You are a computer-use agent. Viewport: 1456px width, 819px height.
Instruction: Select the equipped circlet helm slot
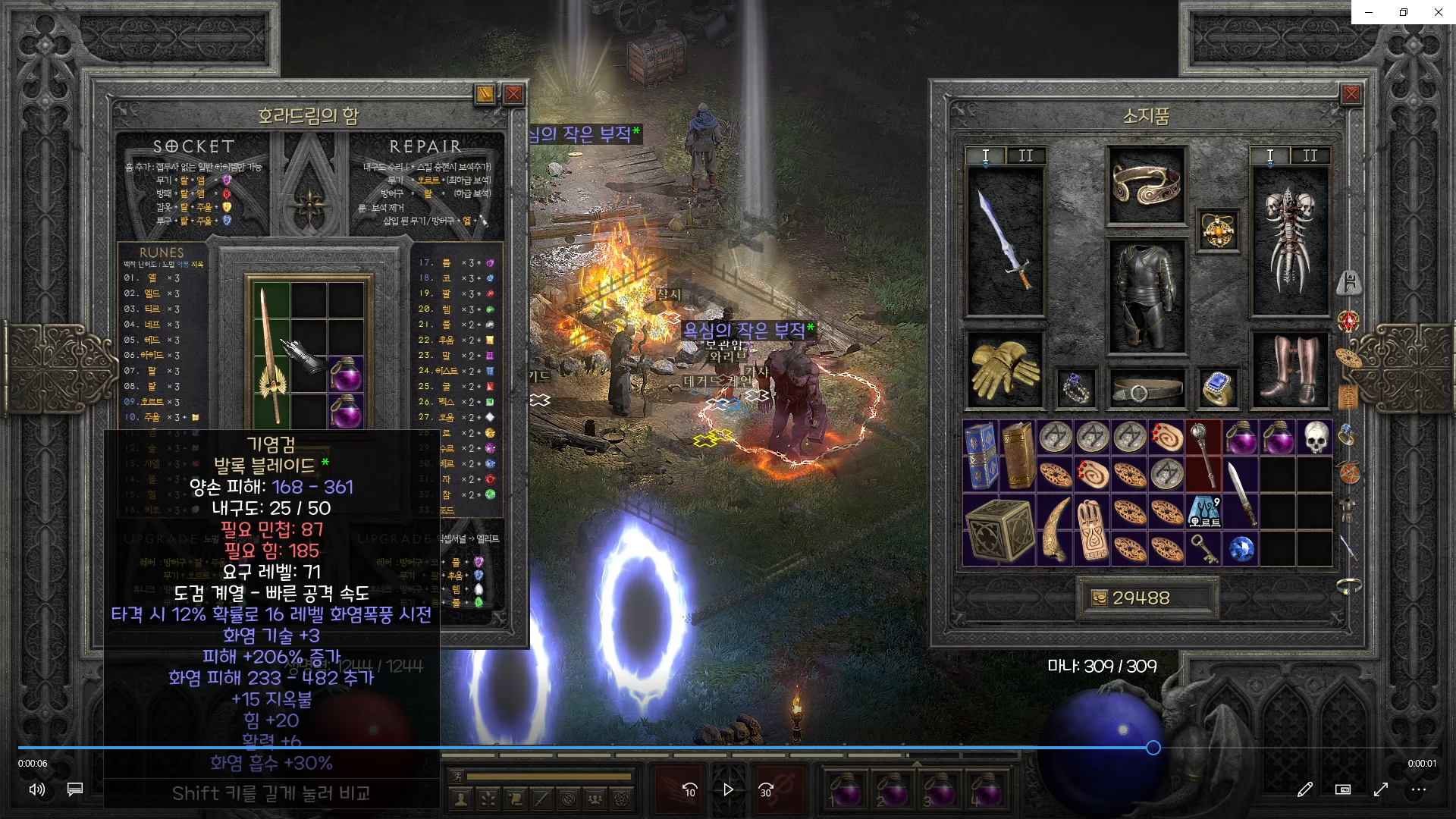tap(1146, 185)
